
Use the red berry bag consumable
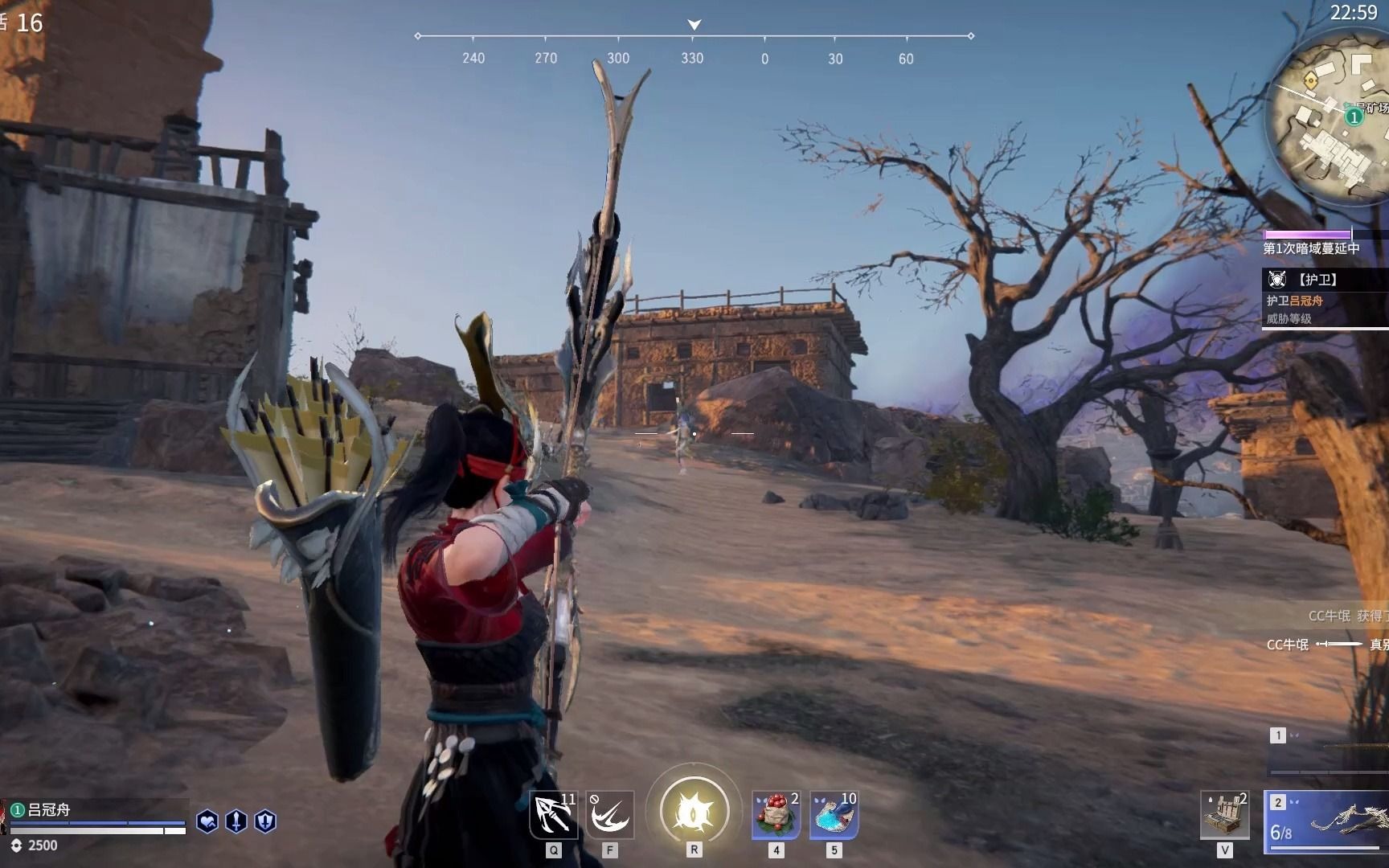pyautogui.click(x=776, y=816)
